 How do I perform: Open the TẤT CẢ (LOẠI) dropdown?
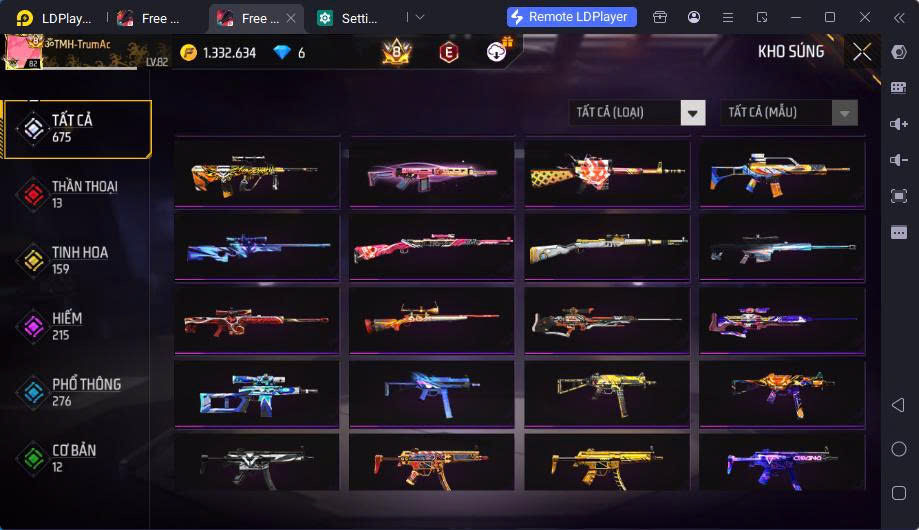637,112
